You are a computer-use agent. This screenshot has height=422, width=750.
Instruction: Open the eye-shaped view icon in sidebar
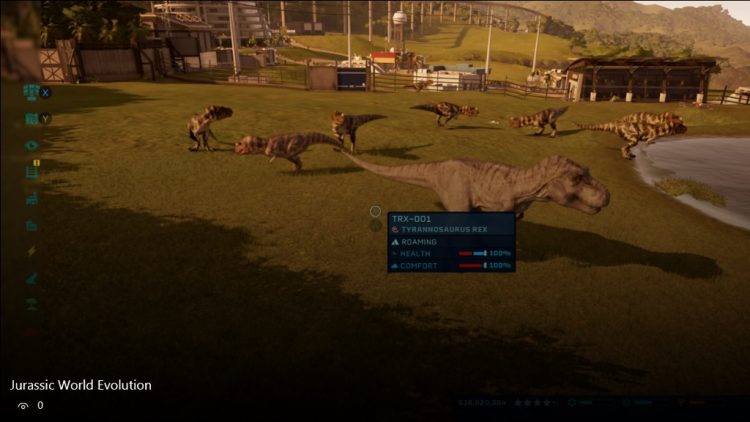(x=32, y=145)
